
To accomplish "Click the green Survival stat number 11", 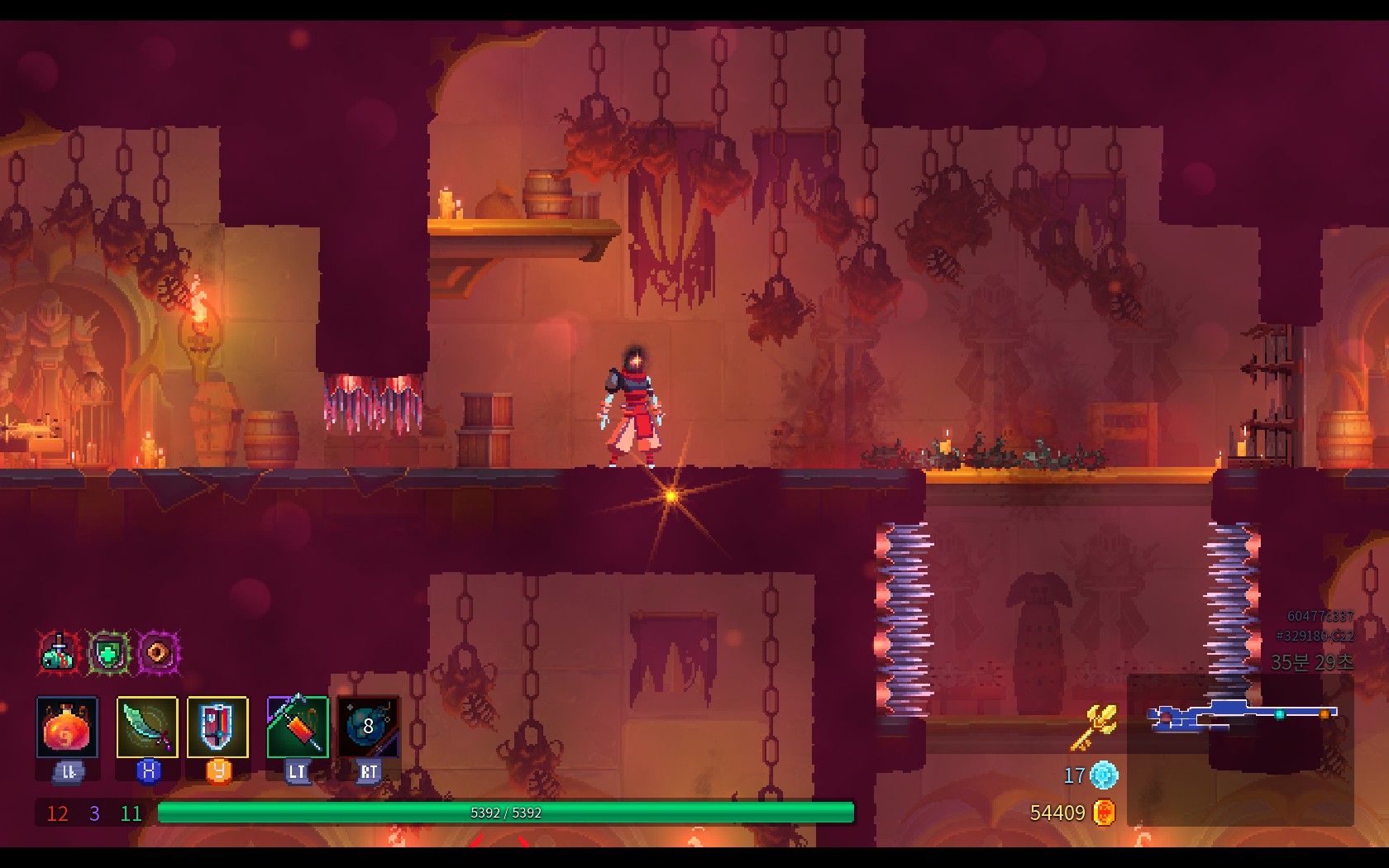I will pyautogui.click(x=129, y=814).
